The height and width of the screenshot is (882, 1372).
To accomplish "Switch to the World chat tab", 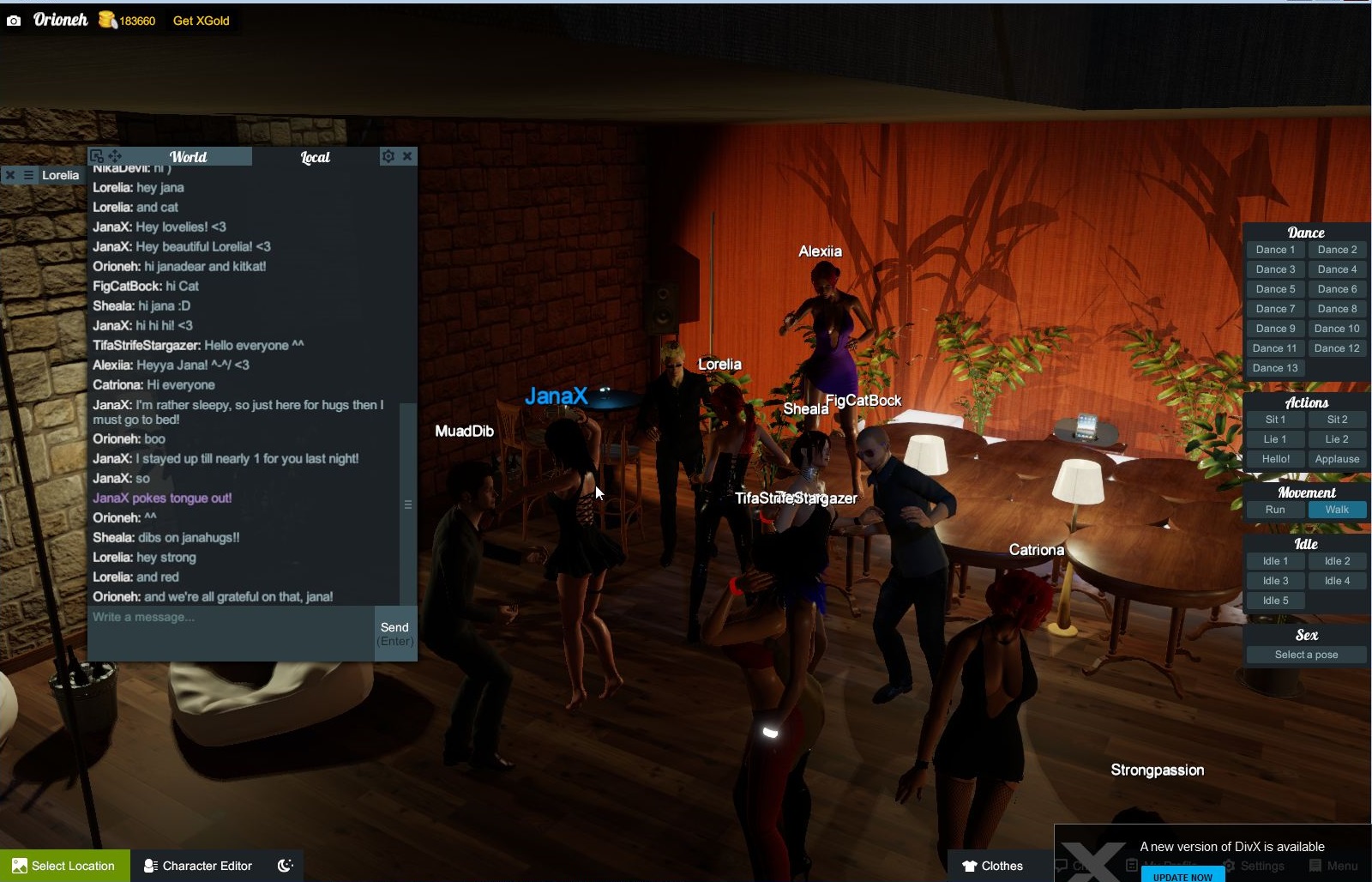I will coord(188,157).
